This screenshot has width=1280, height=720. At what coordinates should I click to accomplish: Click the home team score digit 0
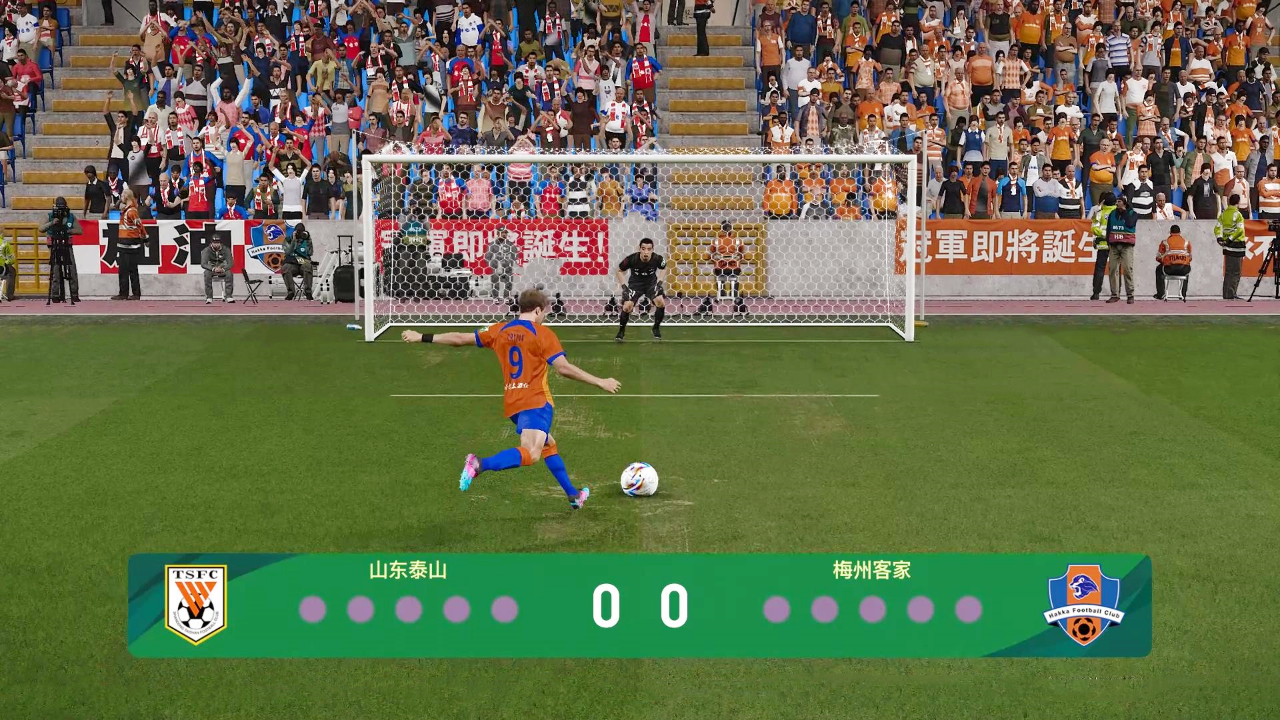607,605
